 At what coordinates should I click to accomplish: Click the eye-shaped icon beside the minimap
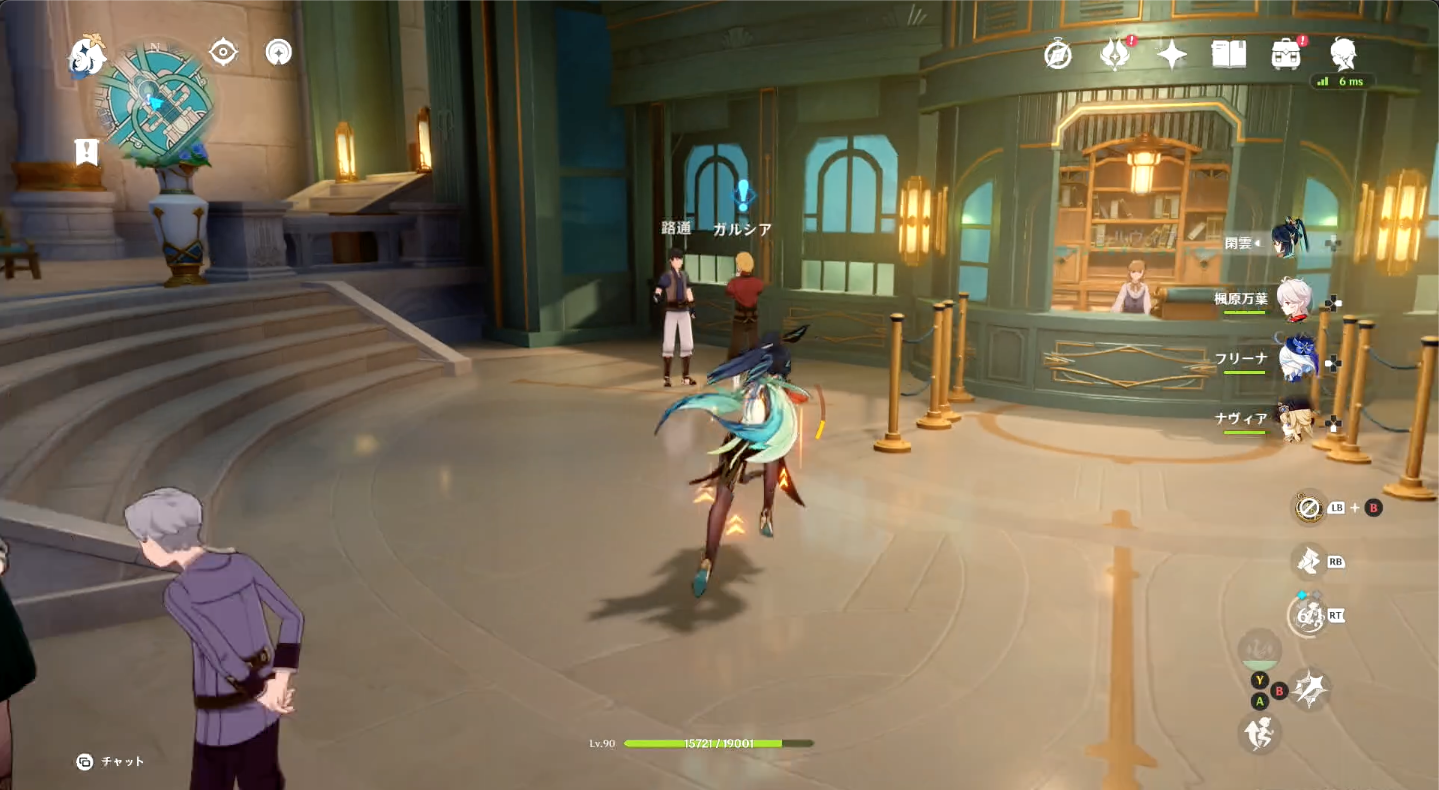(223, 52)
